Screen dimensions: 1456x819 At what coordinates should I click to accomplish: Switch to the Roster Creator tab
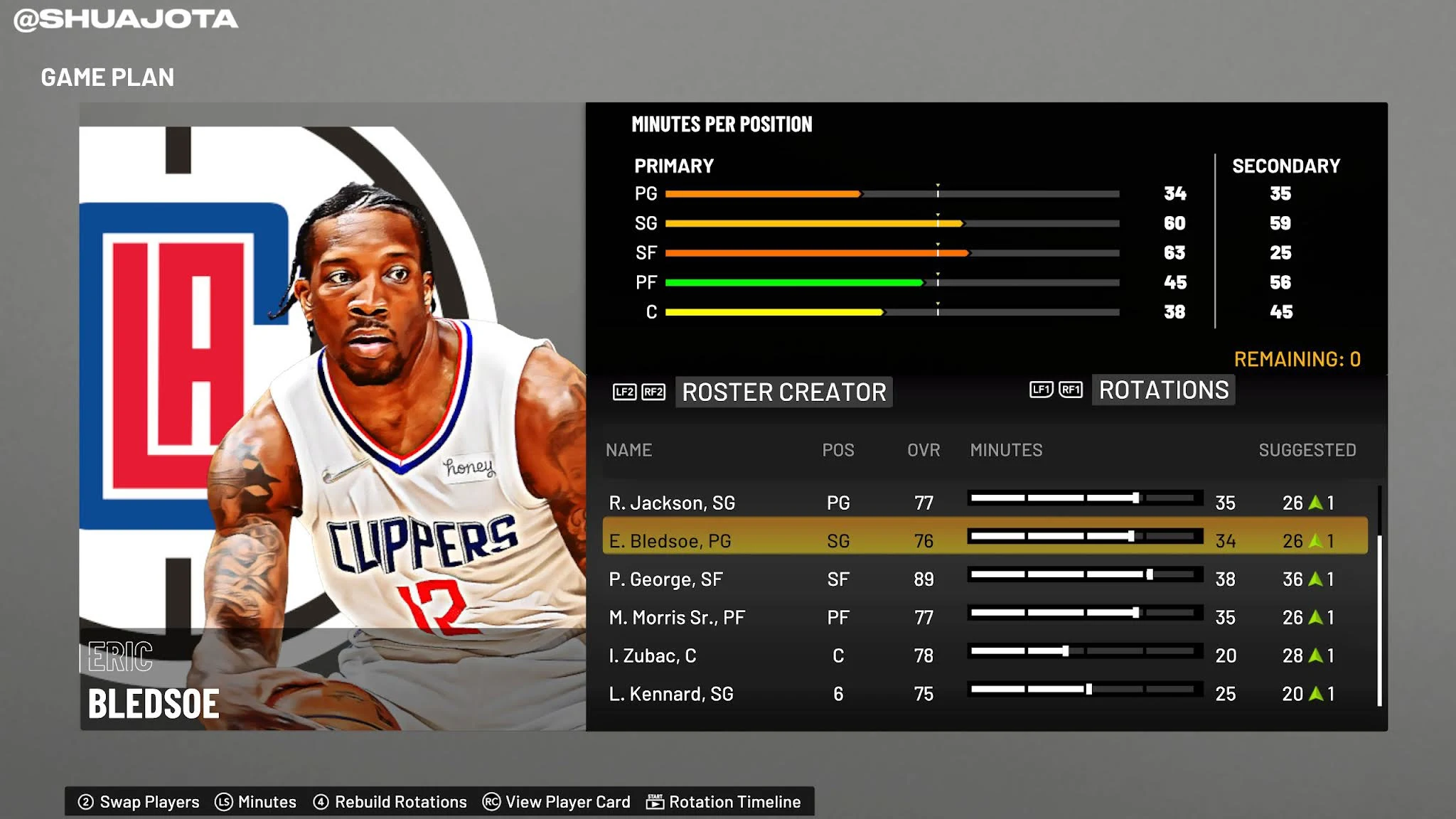[783, 392]
